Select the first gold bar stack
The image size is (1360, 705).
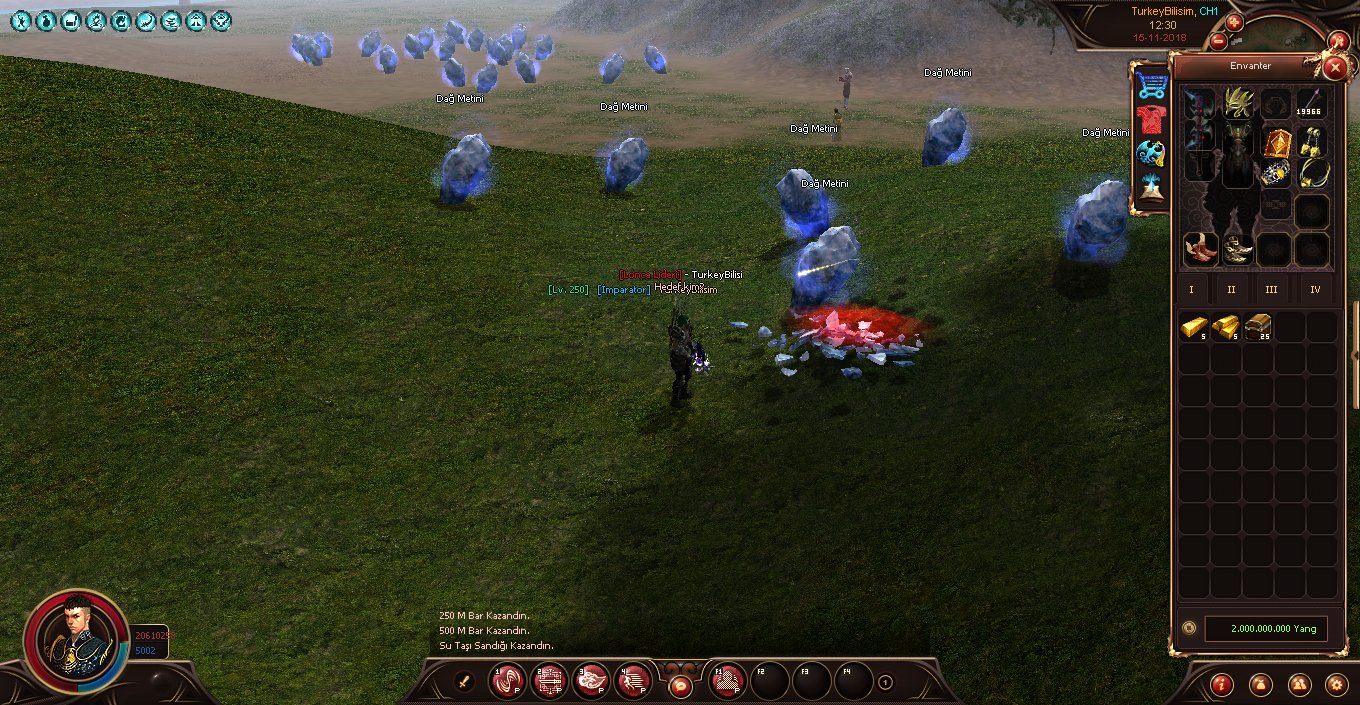pyautogui.click(x=1194, y=327)
